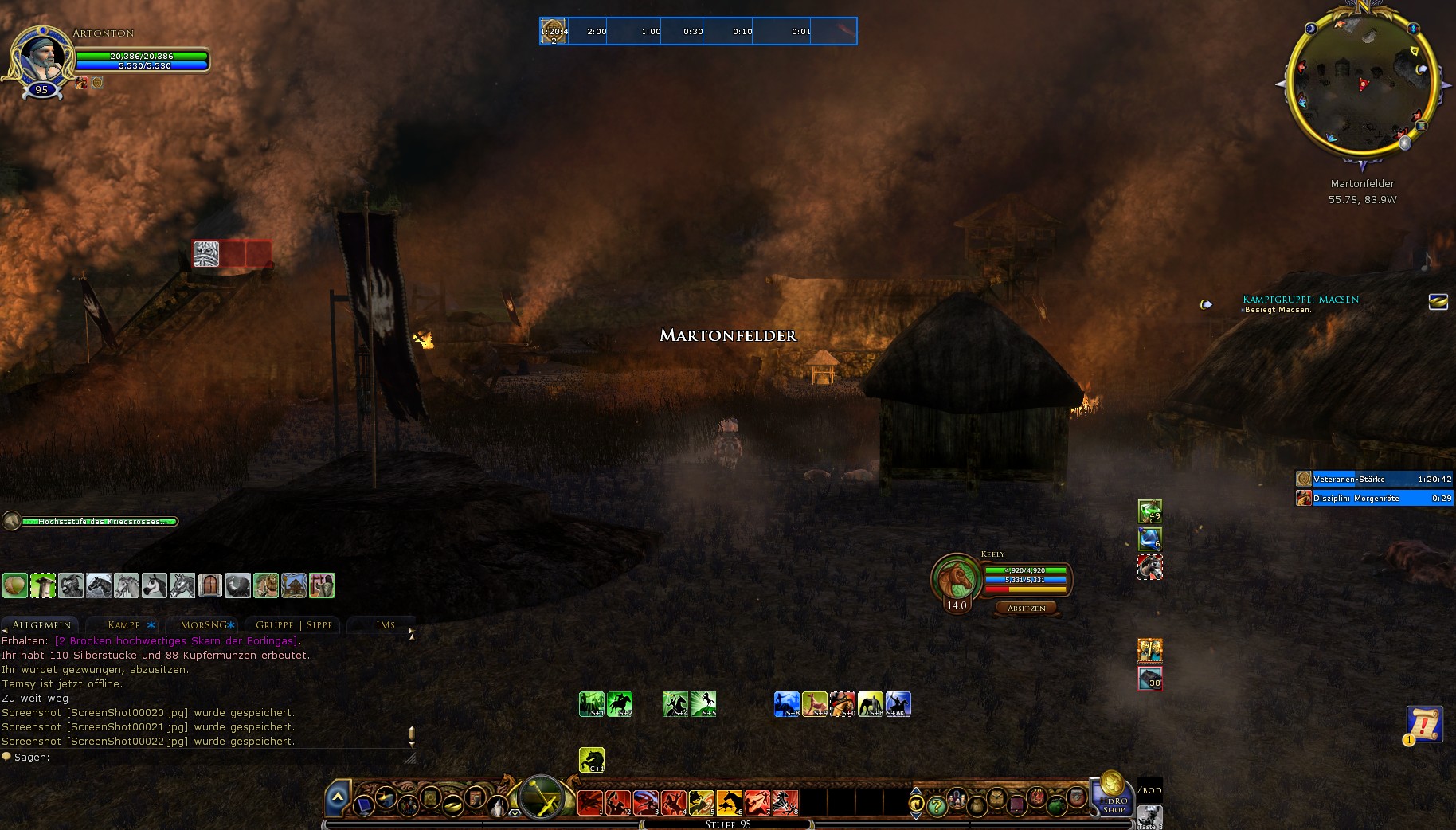Select the wooden door icon in the quickbar
The width and height of the screenshot is (1456, 830).
pos(210,585)
